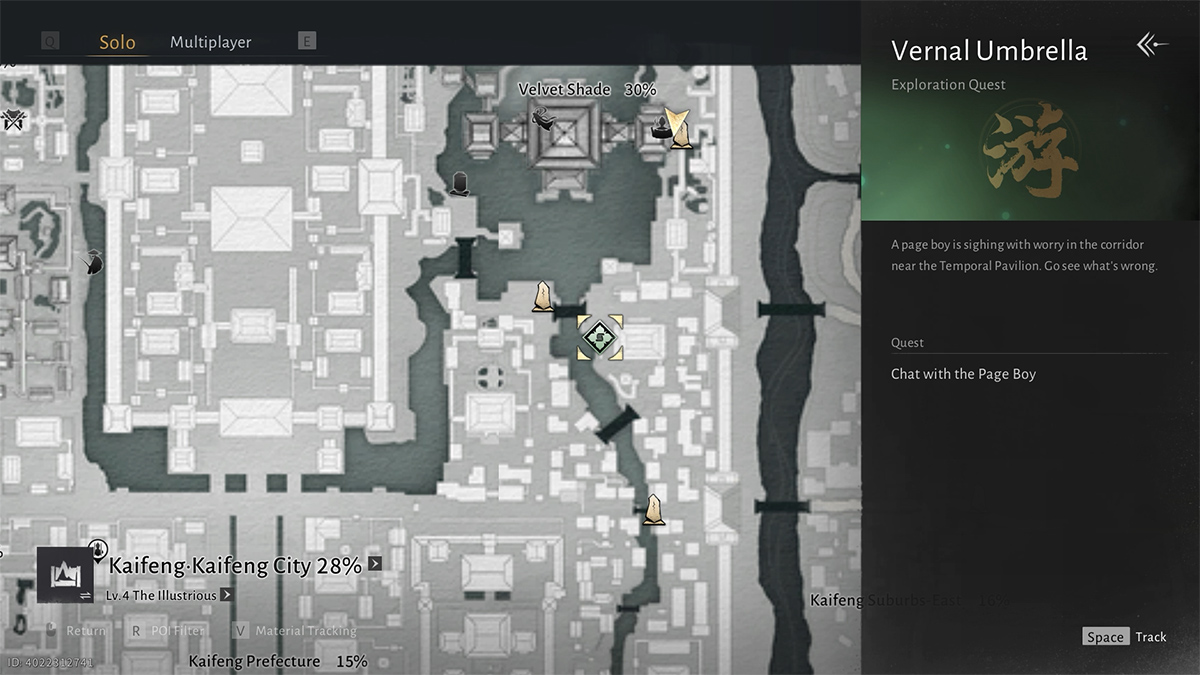The image size is (1200, 675).
Task: Switch to the Multiplayer tab
Action: click(210, 42)
